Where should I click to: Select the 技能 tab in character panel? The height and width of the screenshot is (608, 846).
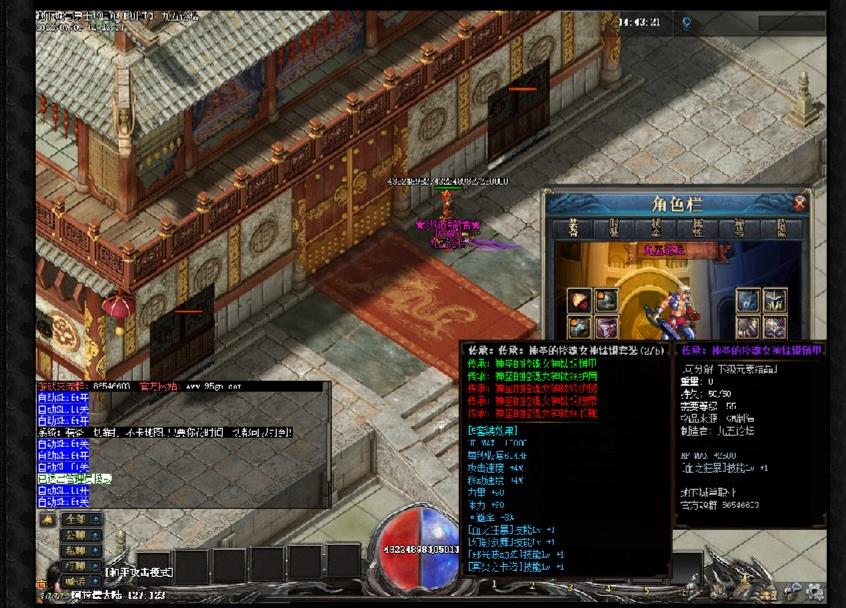[x=779, y=228]
